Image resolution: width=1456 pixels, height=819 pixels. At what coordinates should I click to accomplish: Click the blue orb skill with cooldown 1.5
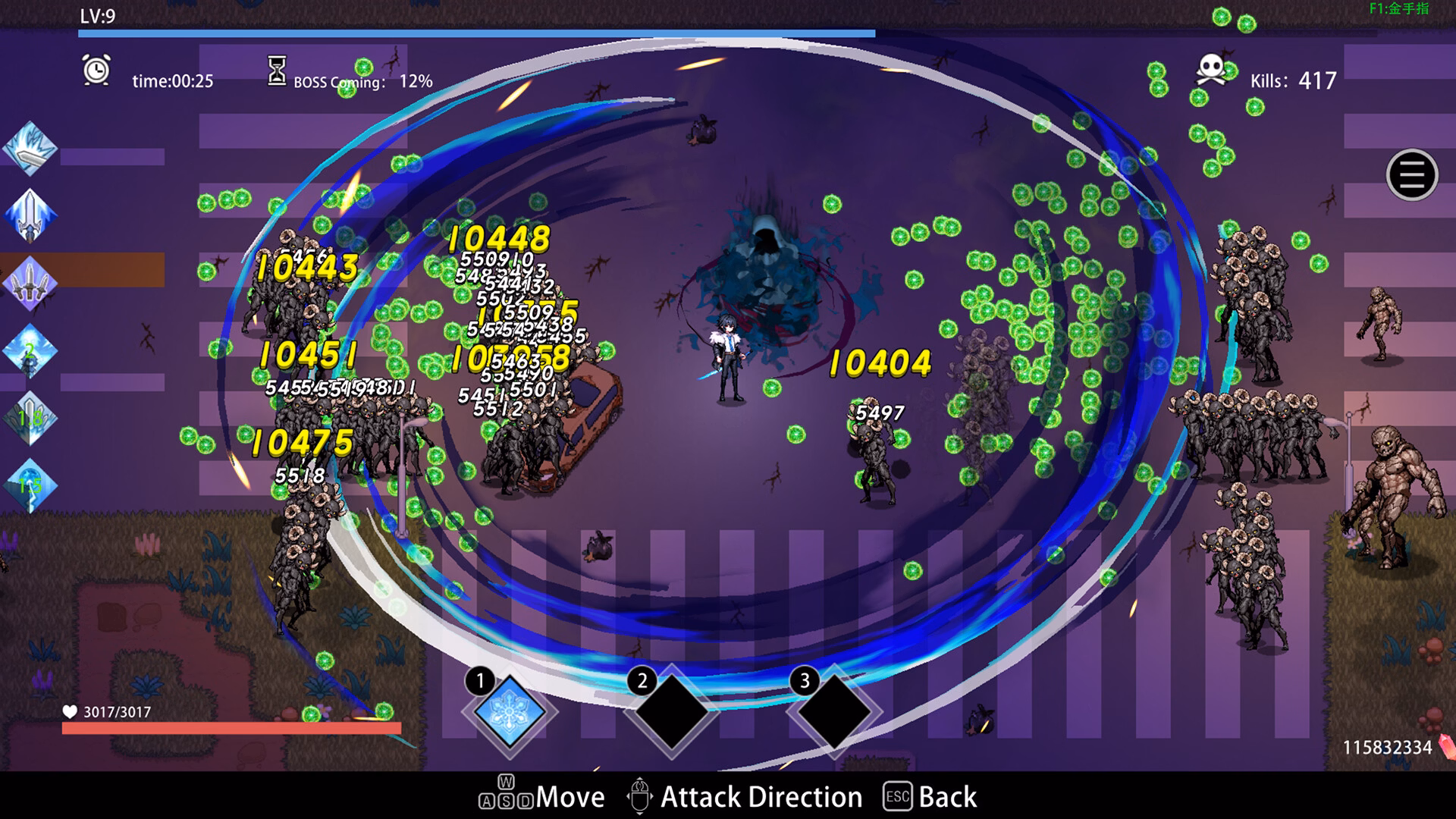(x=30, y=485)
